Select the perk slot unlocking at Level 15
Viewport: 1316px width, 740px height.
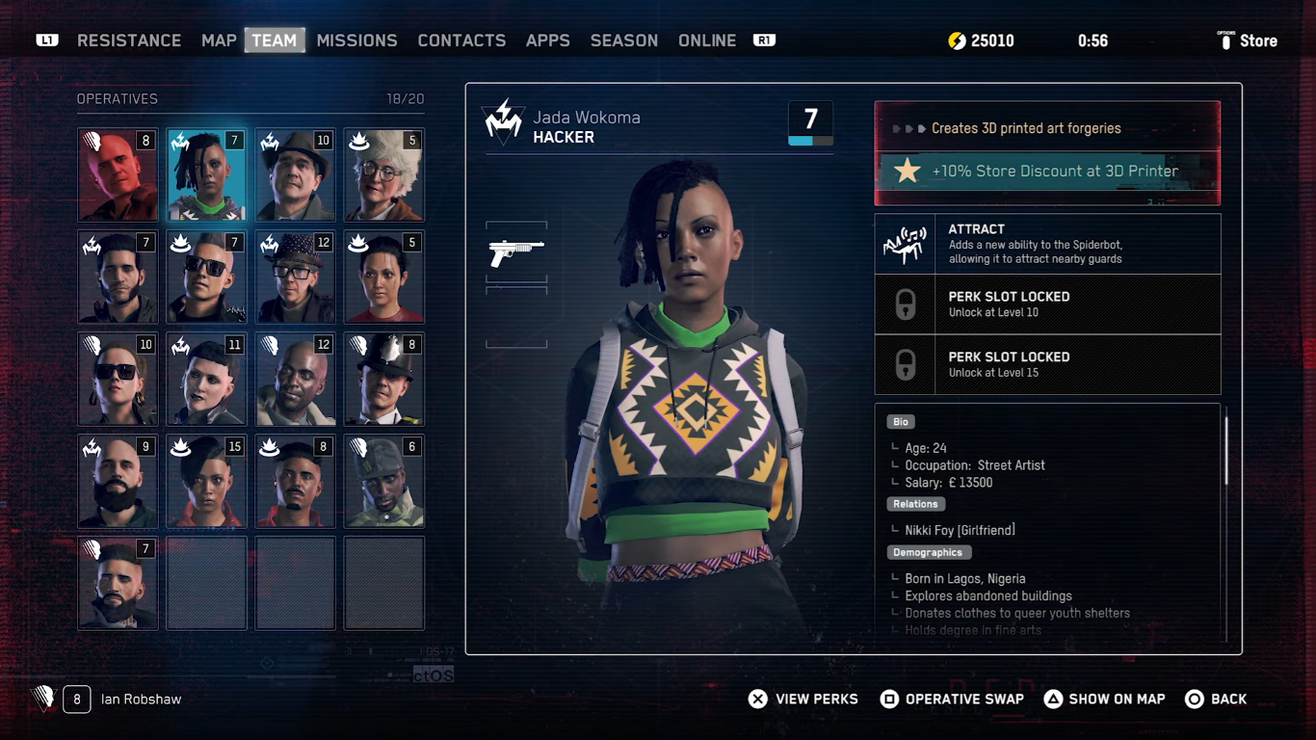(1047, 364)
